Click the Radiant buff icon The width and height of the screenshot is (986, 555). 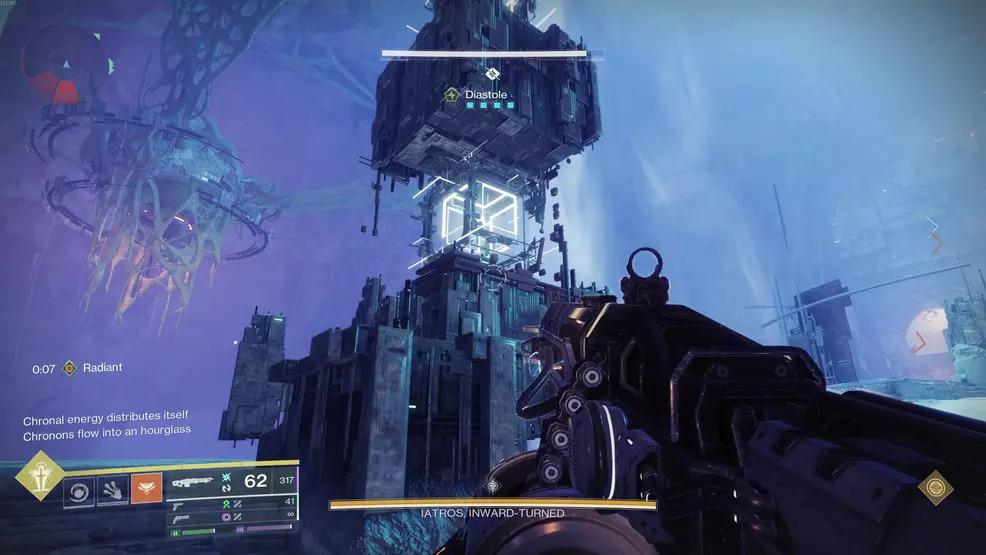[69, 368]
